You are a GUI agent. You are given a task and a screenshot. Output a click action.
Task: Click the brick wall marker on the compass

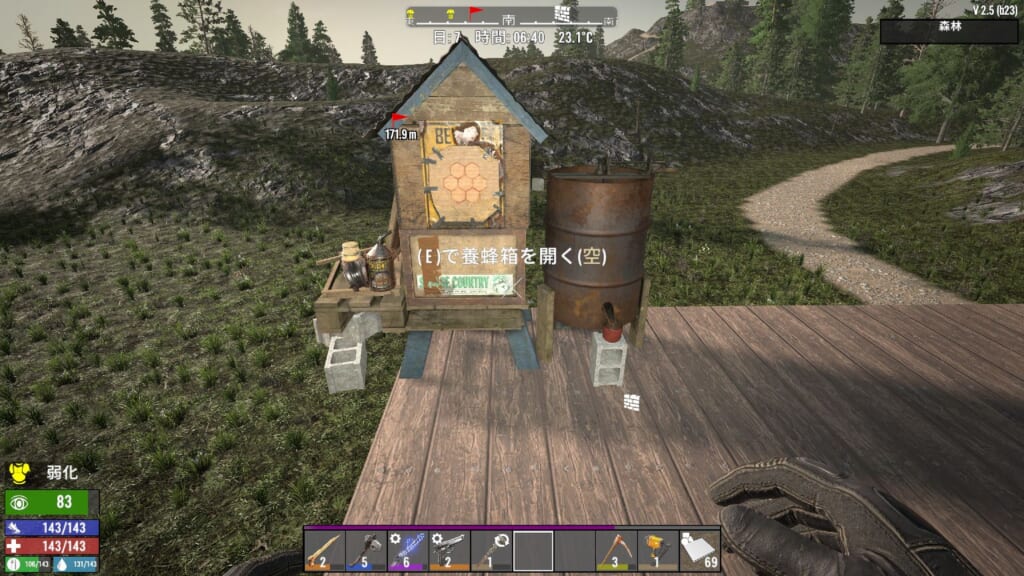pos(564,14)
